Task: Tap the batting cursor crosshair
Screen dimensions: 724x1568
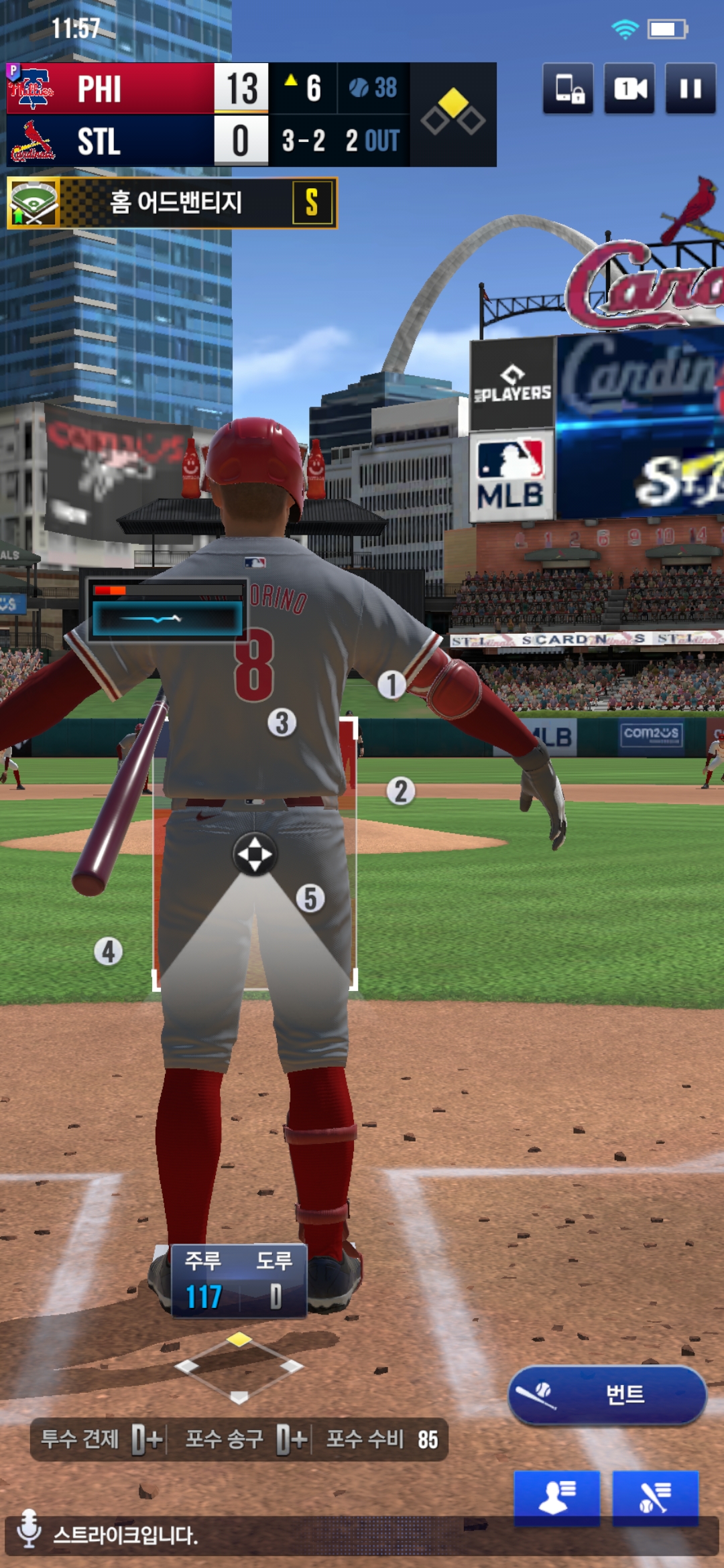Action: (x=255, y=855)
